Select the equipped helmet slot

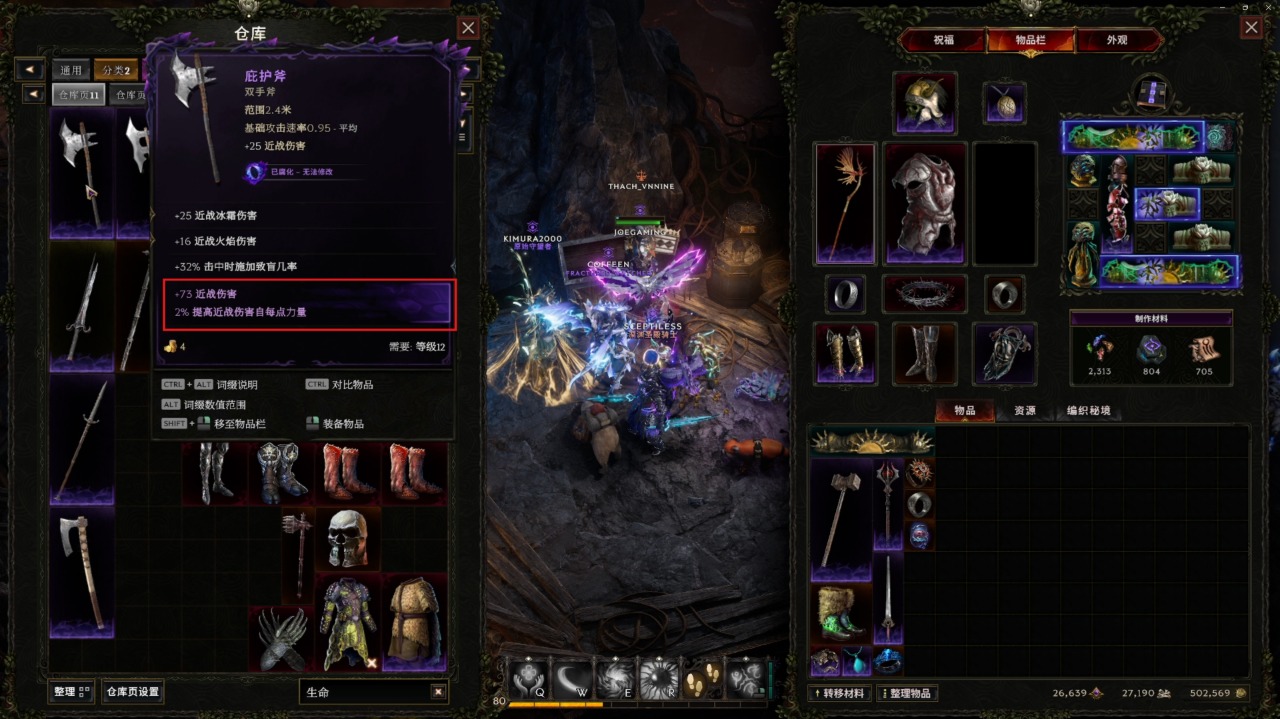point(924,102)
